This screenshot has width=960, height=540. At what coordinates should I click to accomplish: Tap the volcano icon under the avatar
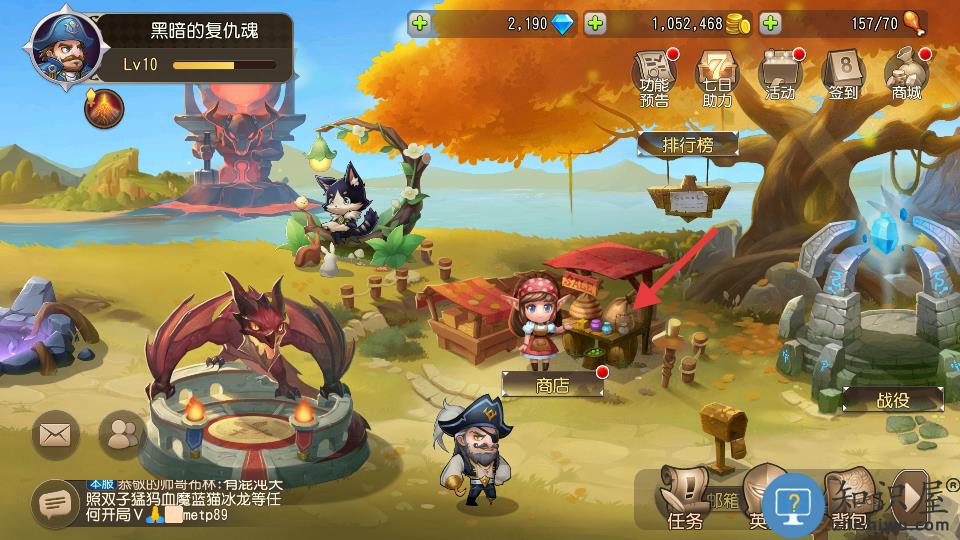(x=103, y=107)
